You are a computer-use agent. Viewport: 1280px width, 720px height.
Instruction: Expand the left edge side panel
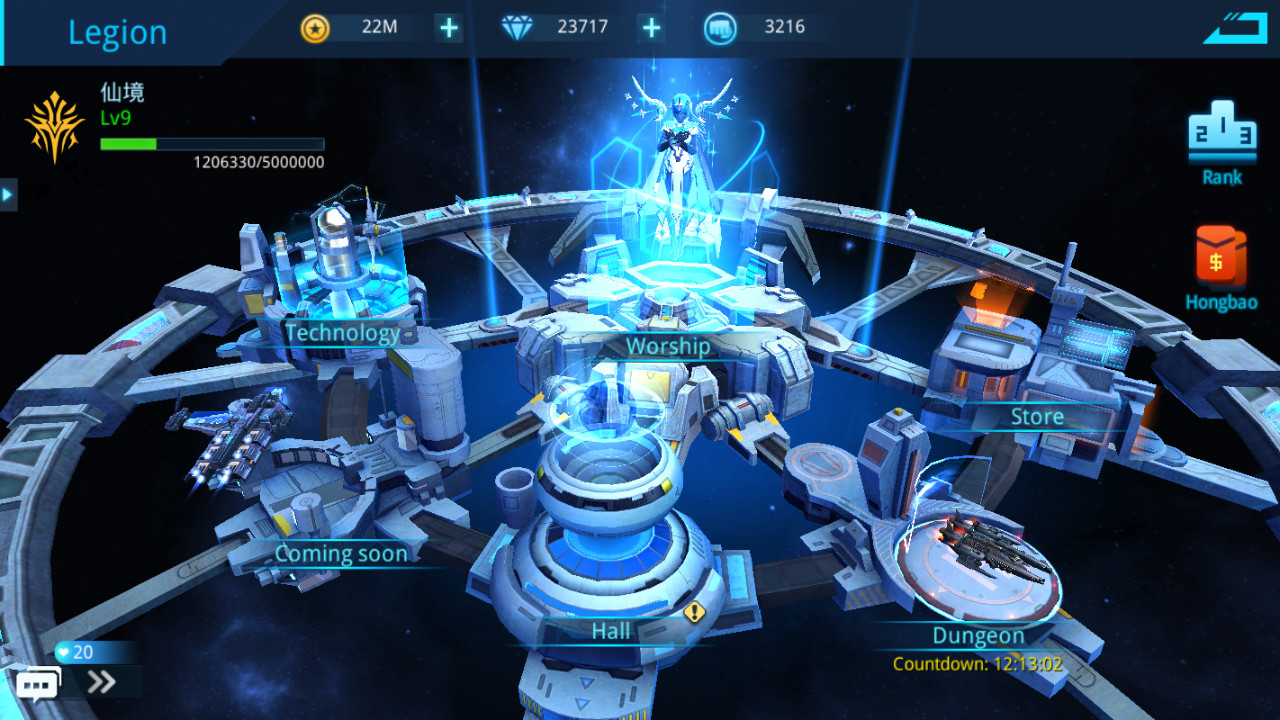(8, 194)
